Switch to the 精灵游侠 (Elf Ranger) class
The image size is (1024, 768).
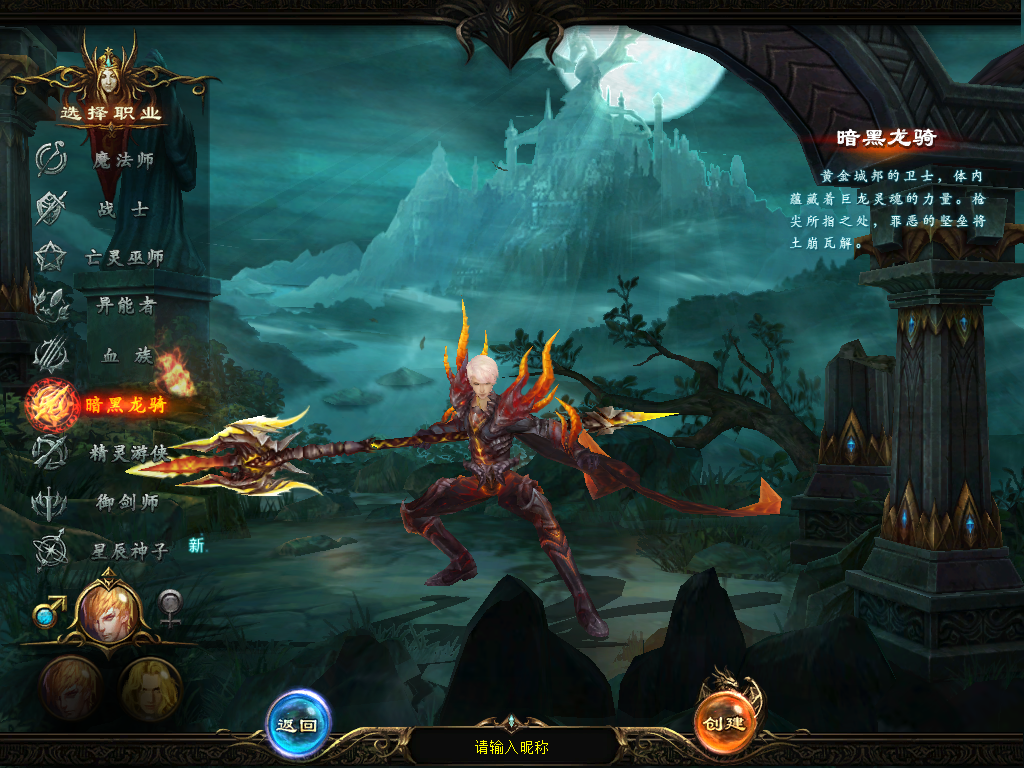tap(126, 453)
